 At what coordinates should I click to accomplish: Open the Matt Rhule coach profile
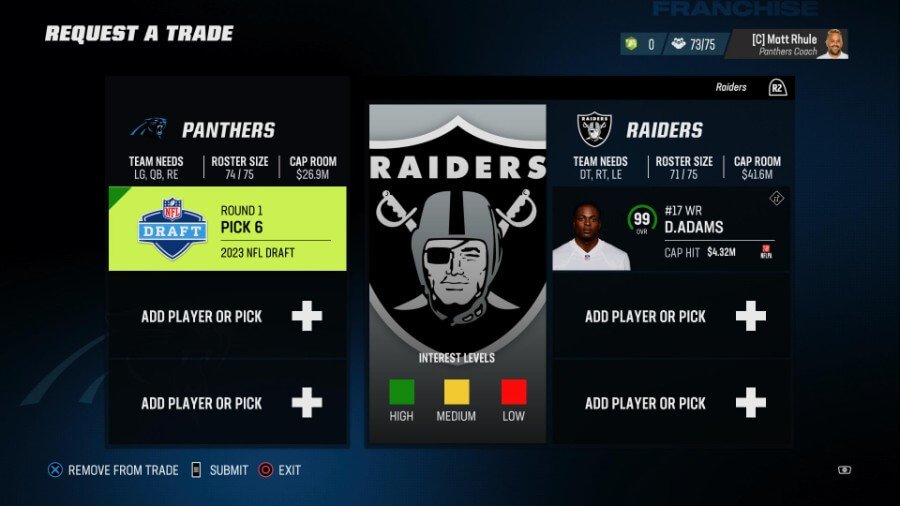(786, 44)
